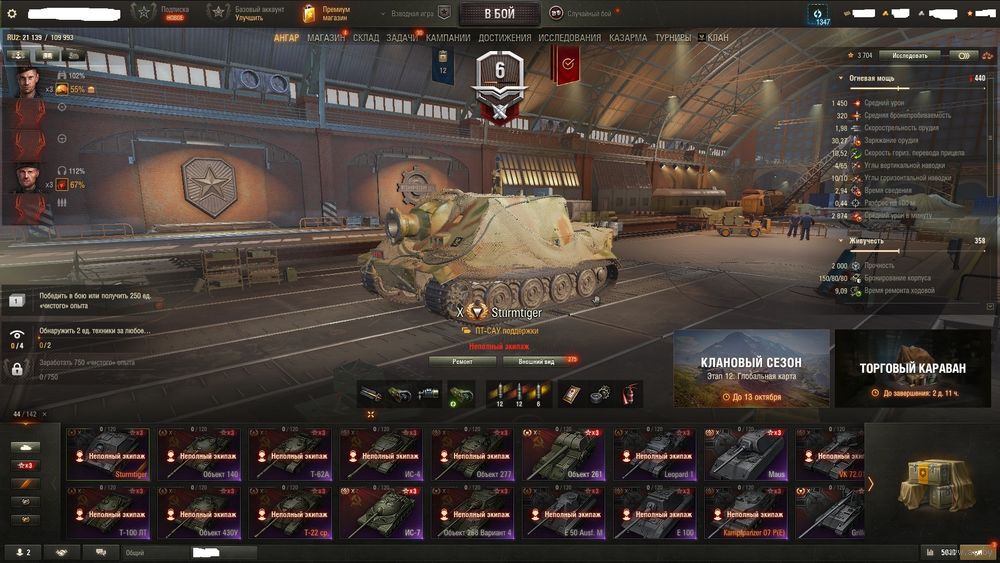Go to the ЗАДАЧИ tab
This screenshot has width=1000, height=563.
point(402,38)
